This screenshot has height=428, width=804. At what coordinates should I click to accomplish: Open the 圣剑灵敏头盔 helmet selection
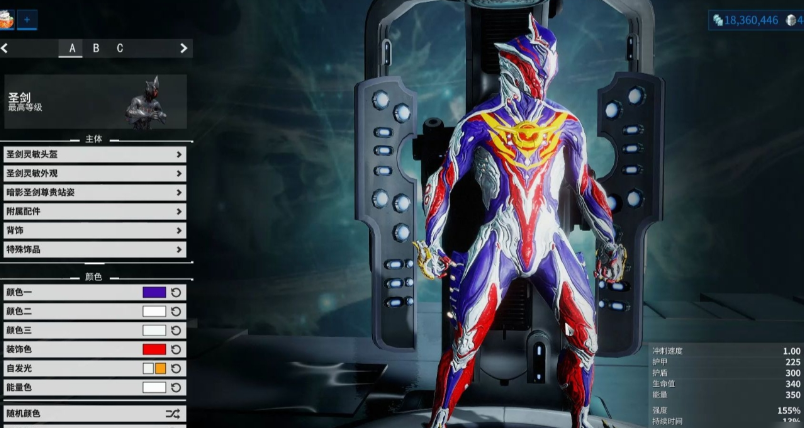(94, 154)
